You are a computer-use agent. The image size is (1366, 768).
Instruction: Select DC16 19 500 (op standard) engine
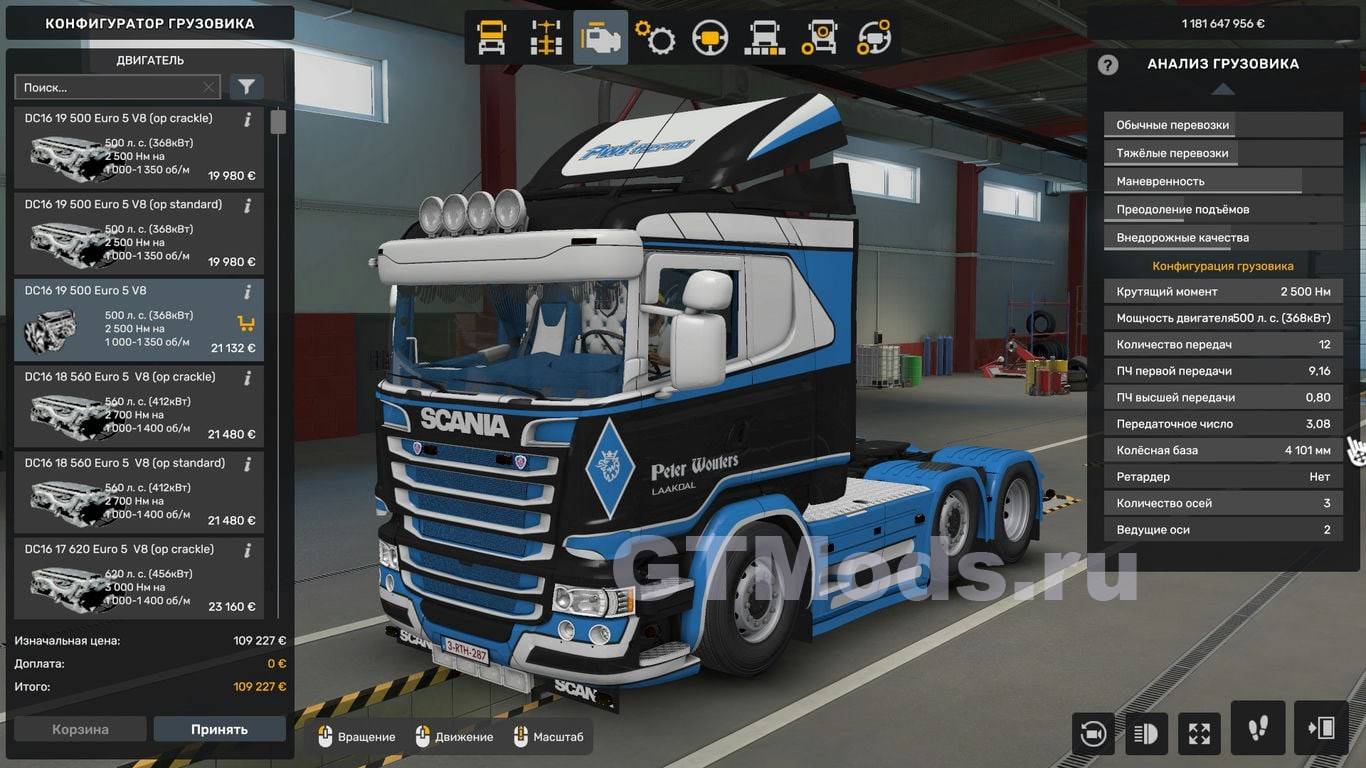pos(139,233)
